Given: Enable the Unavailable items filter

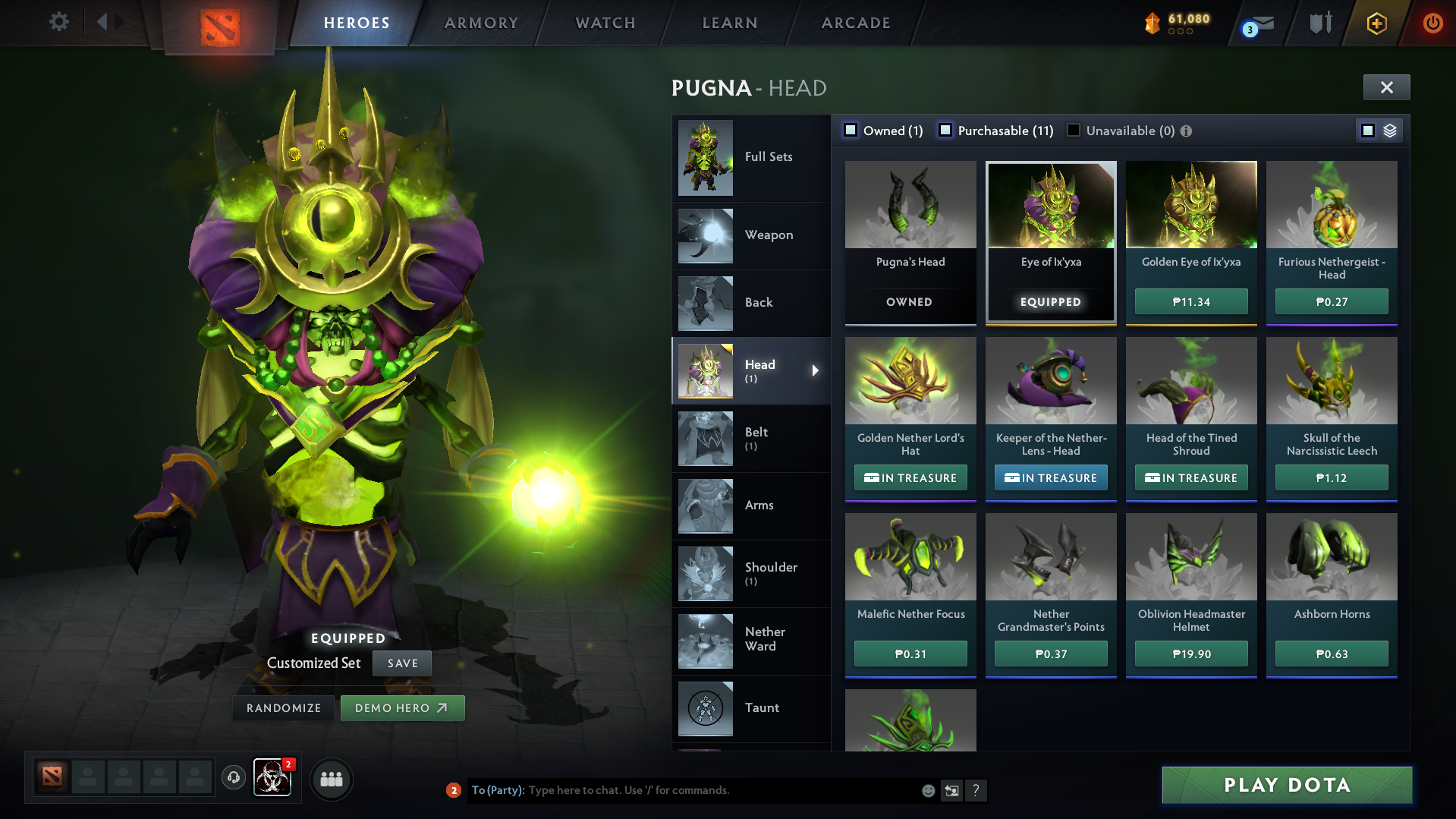Looking at the screenshot, I should [x=1073, y=130].
